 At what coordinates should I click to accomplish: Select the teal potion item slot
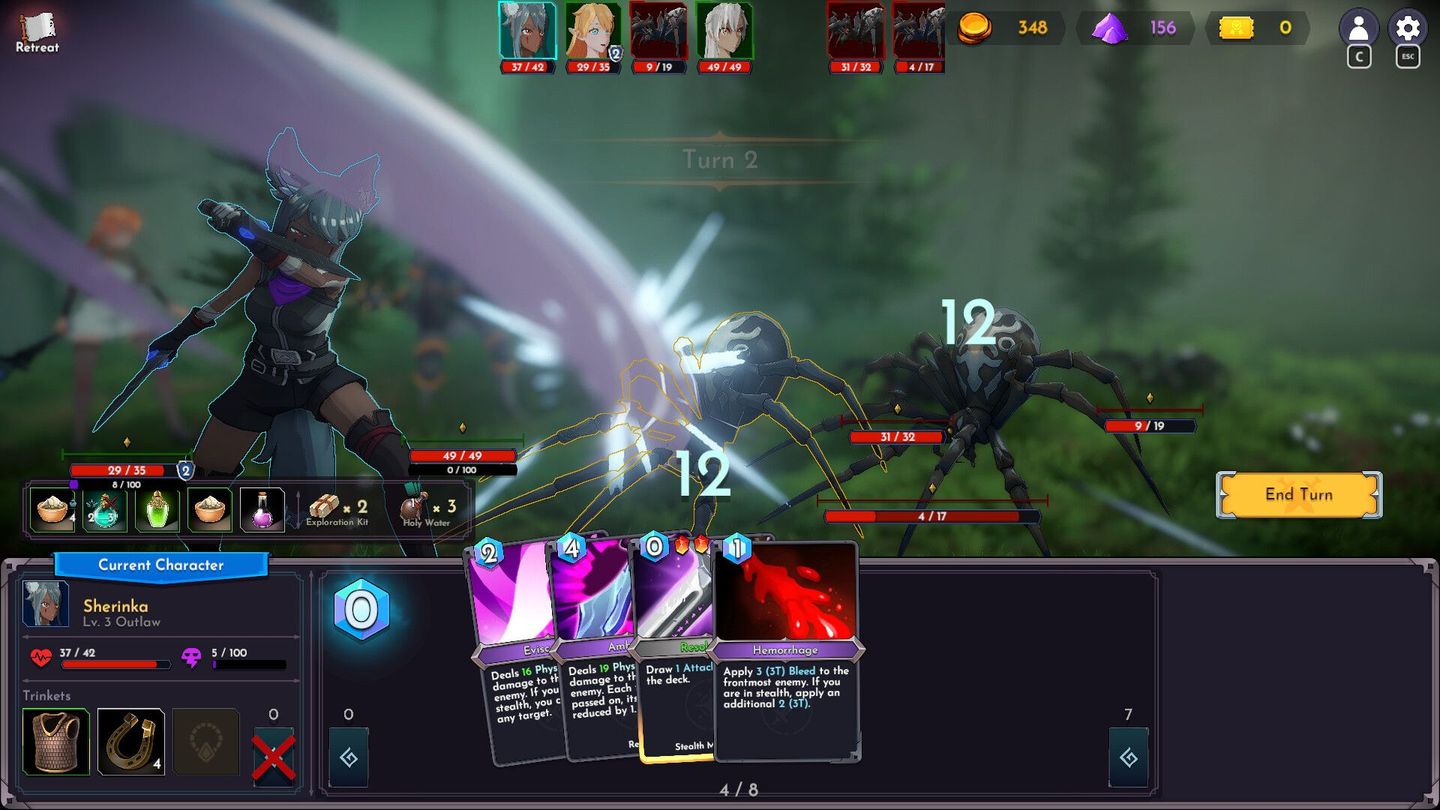105,510
